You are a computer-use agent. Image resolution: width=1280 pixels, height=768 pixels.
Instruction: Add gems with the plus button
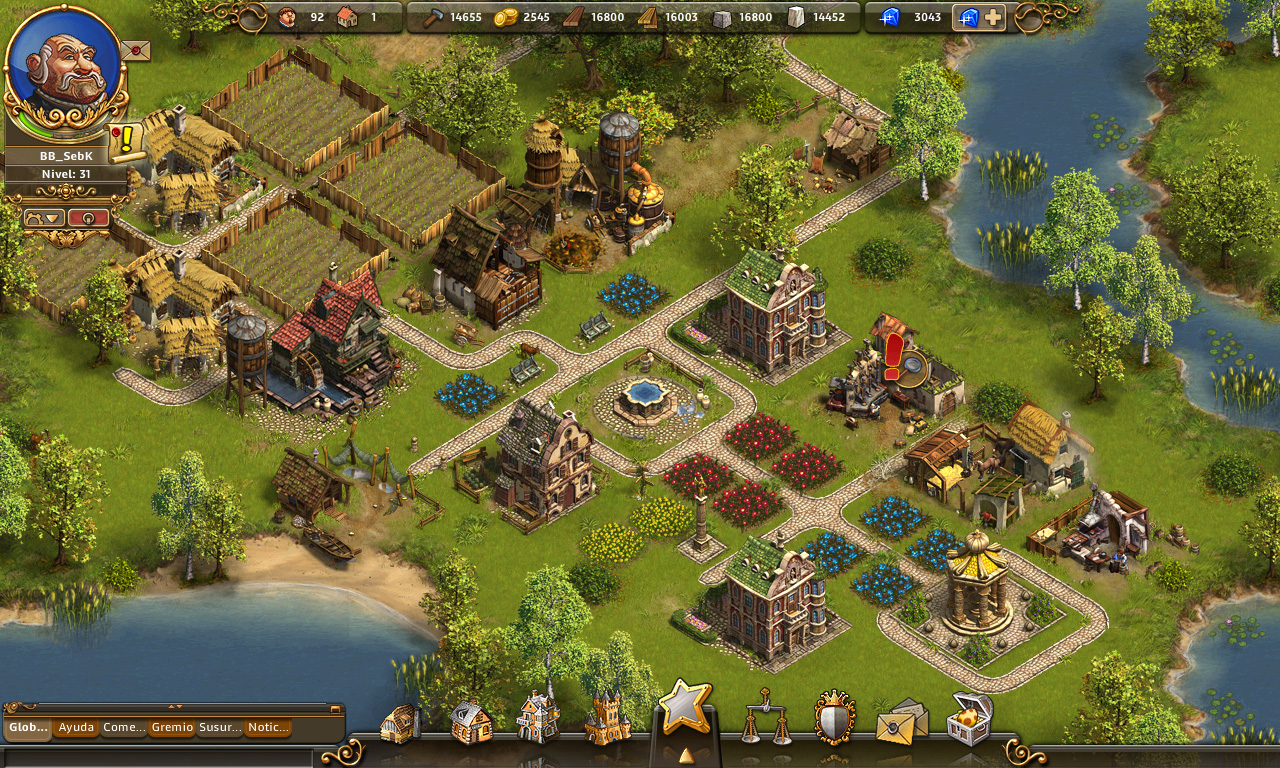pos(992,17)
